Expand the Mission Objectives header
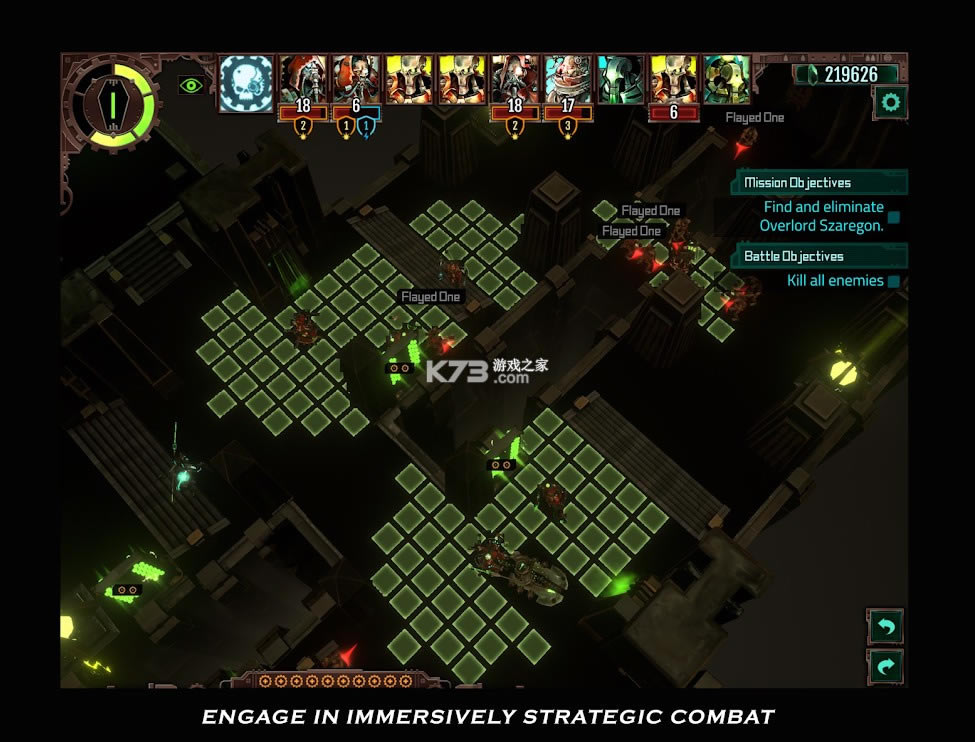 [820, 183]
